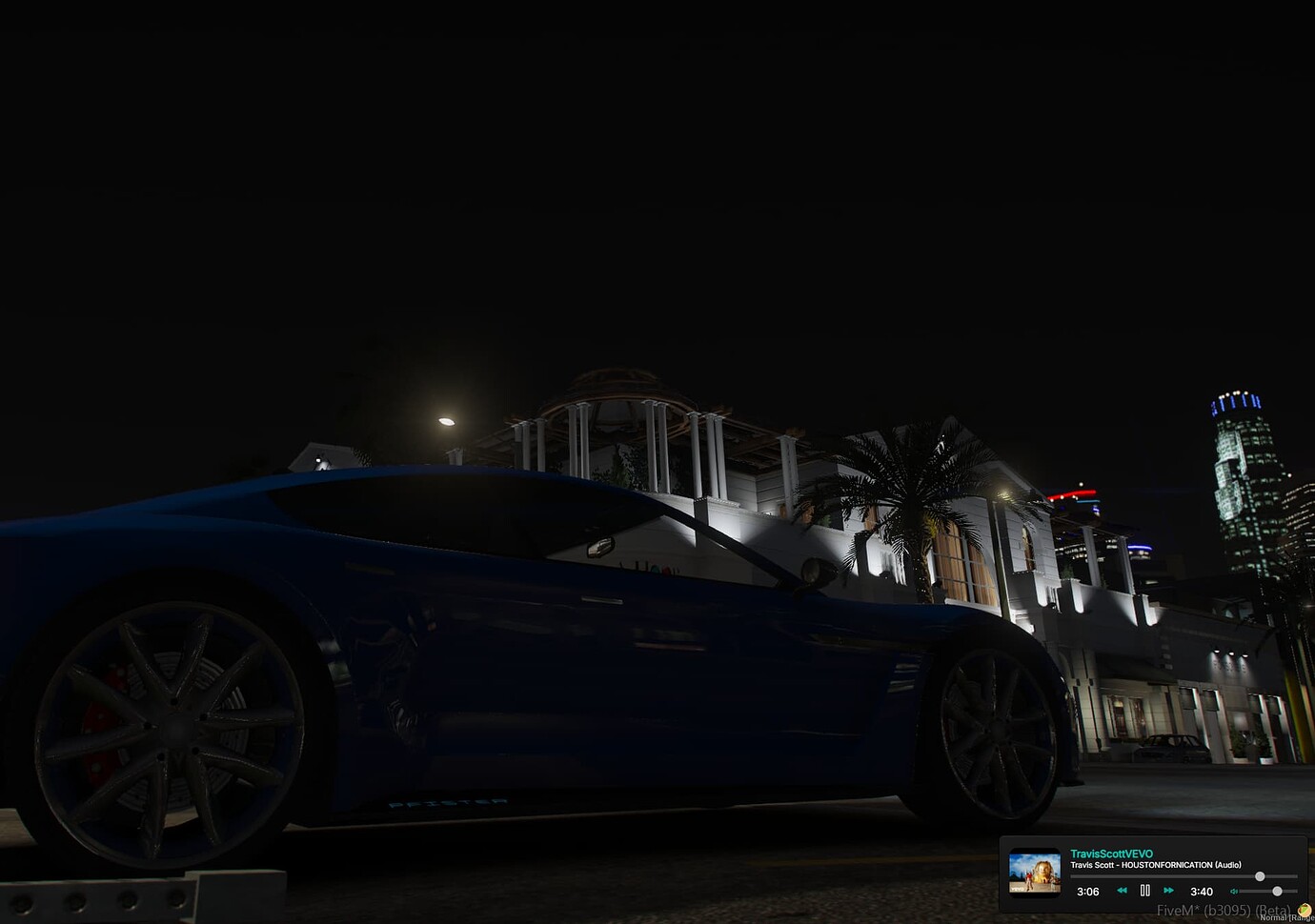
Task: Click the teal double-arrow backward icon
Action: point(1123,891)
